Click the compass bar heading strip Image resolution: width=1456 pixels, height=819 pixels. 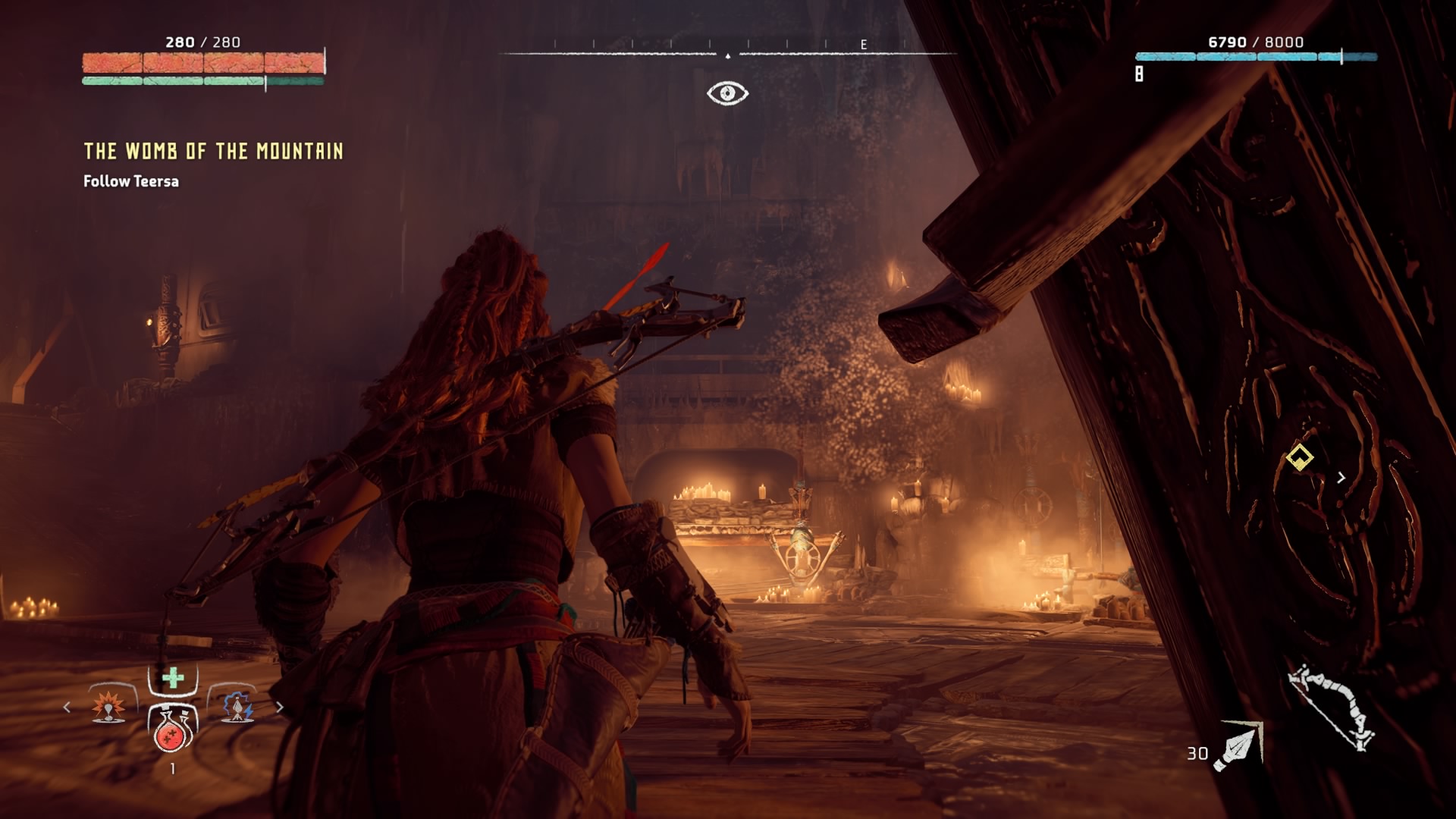tap(727, 53)
